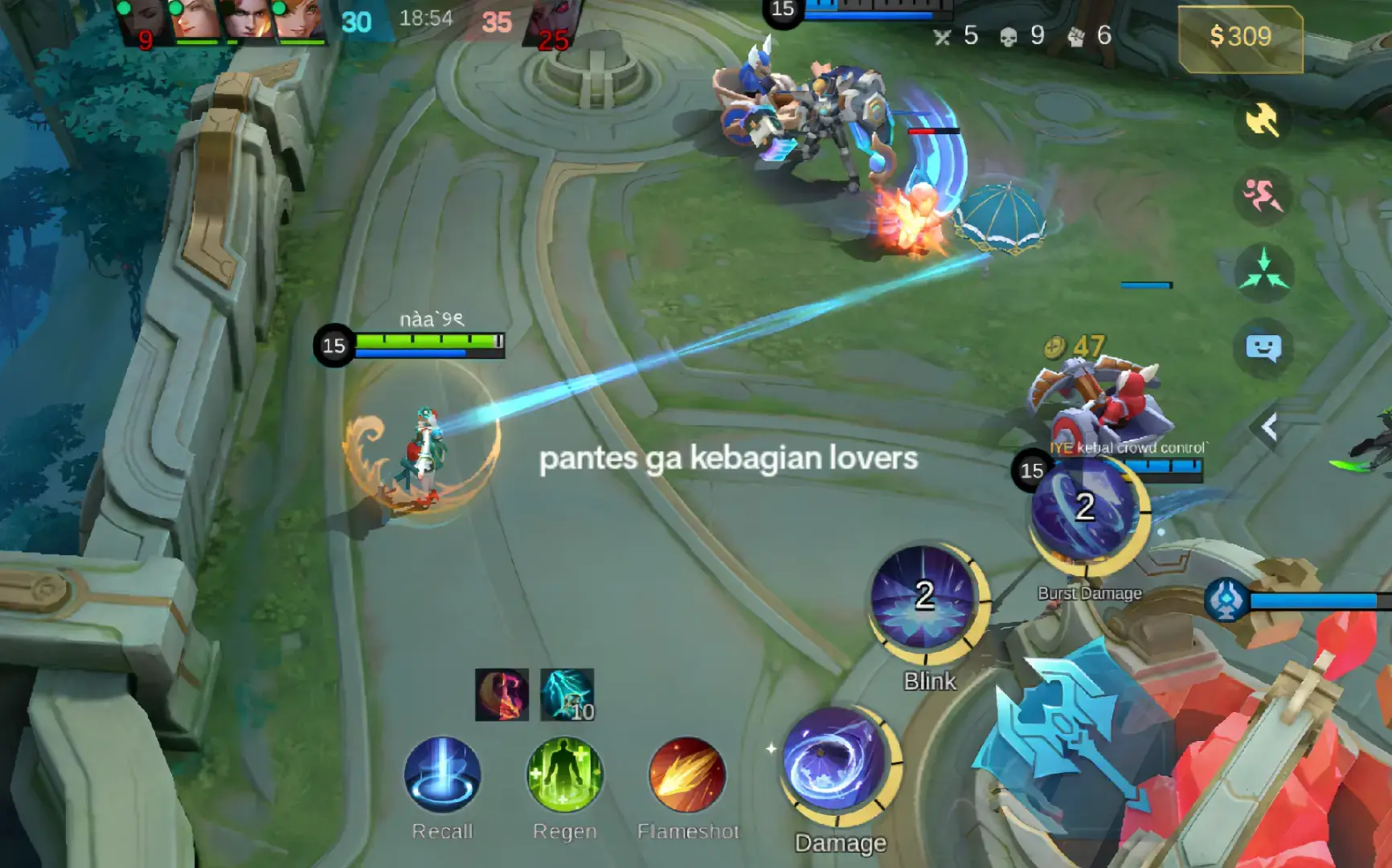The width and height of the screenshot is (1392, 868).
Task: Select the dark purple equipped item icon
Action: [502, 696]
